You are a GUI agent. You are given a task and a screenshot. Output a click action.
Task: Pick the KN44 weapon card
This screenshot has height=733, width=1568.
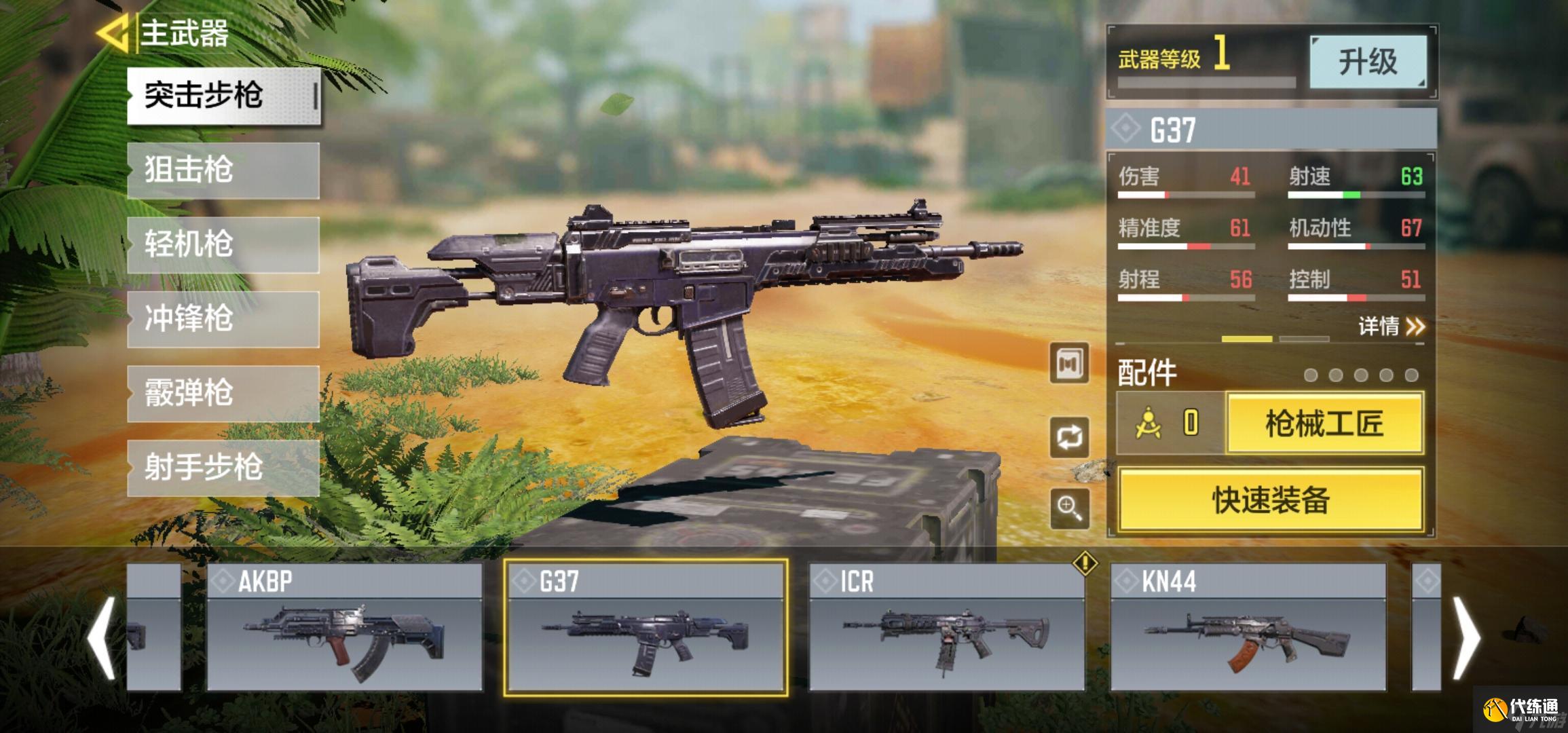pyautogui.click(x=1248, y=628)
